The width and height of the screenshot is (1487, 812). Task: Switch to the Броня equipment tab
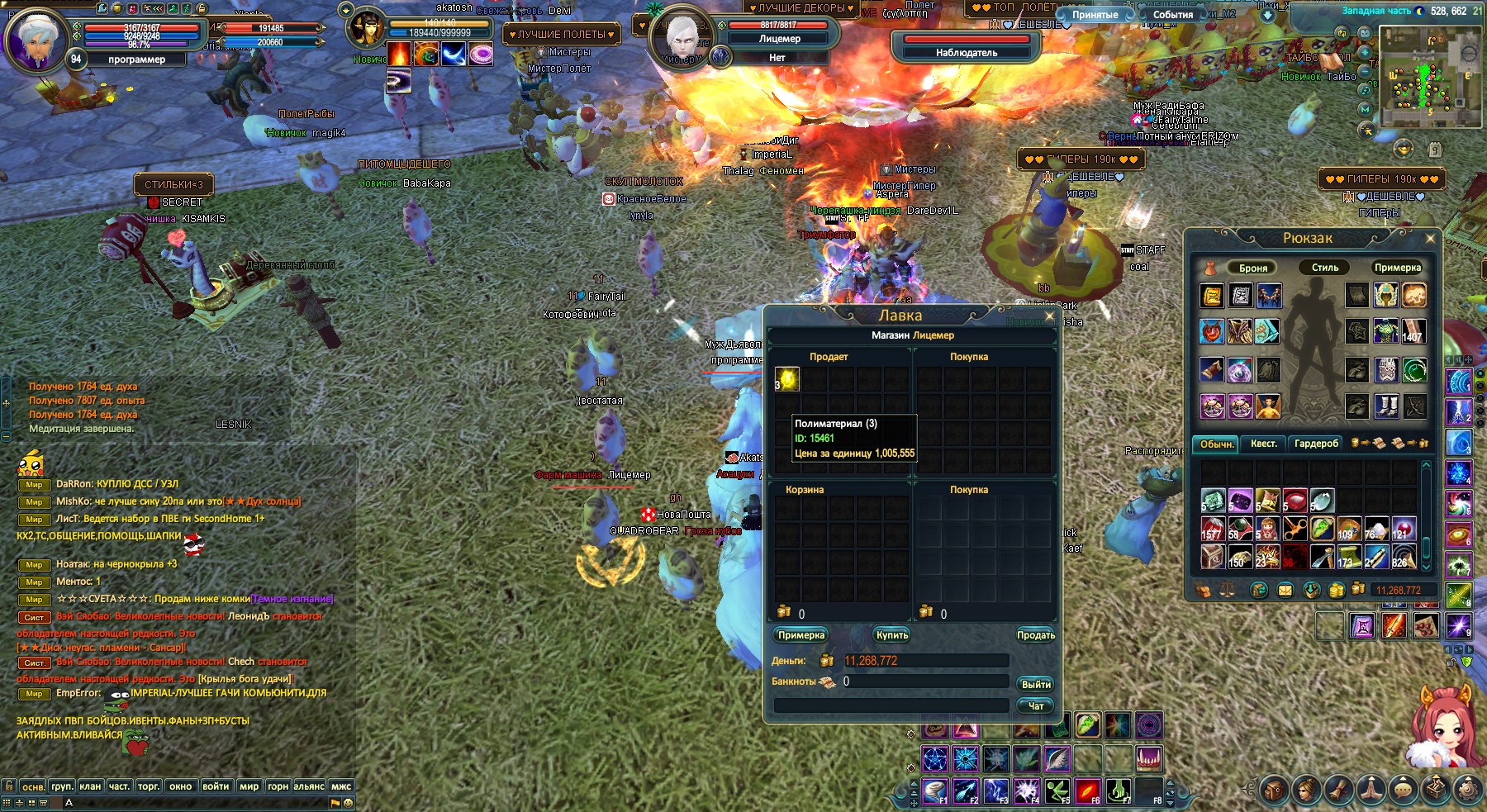pos(1253,268)
